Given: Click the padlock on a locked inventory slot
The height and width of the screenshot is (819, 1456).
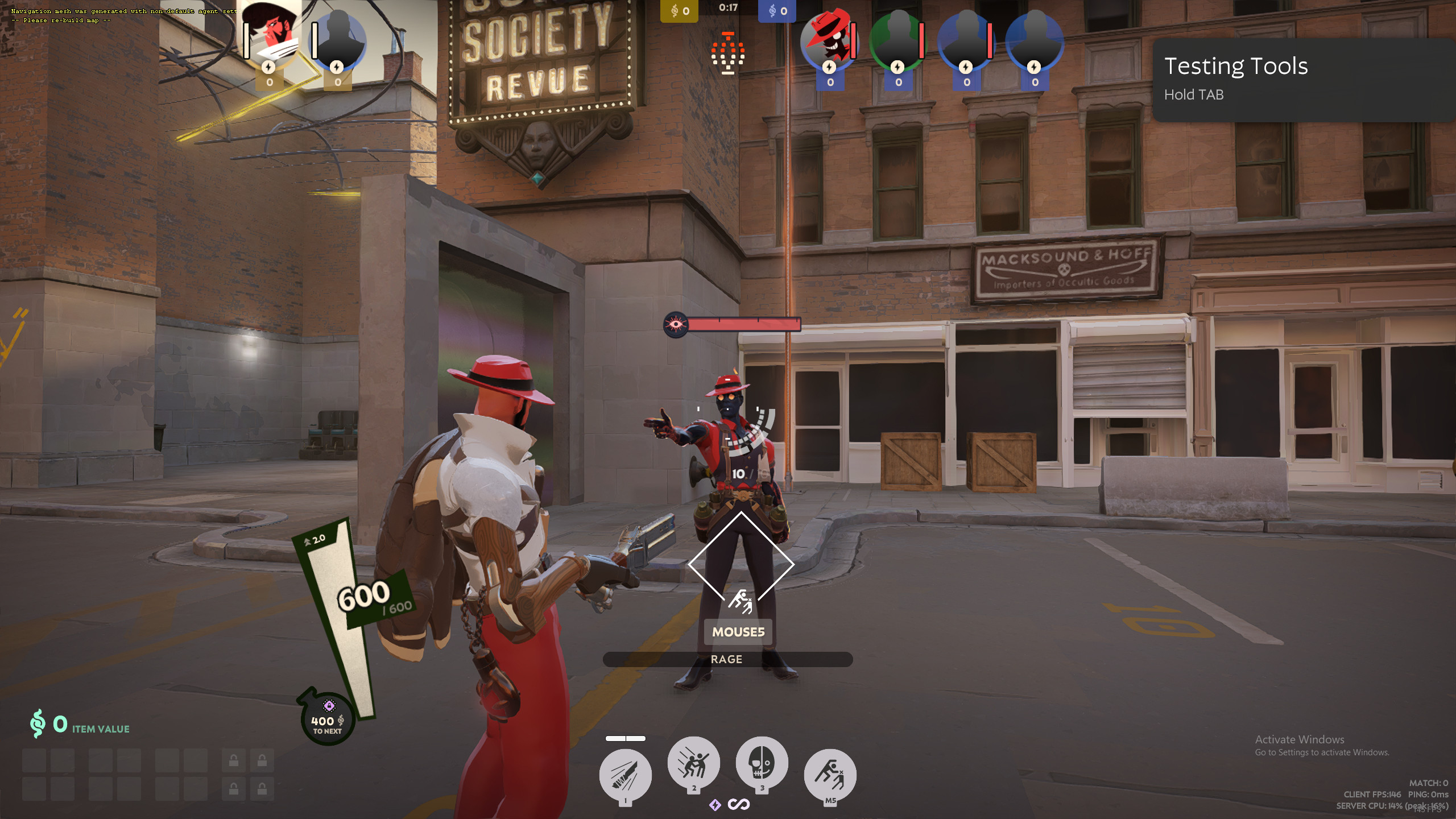Looking at the screenshot, I should 233,760.
